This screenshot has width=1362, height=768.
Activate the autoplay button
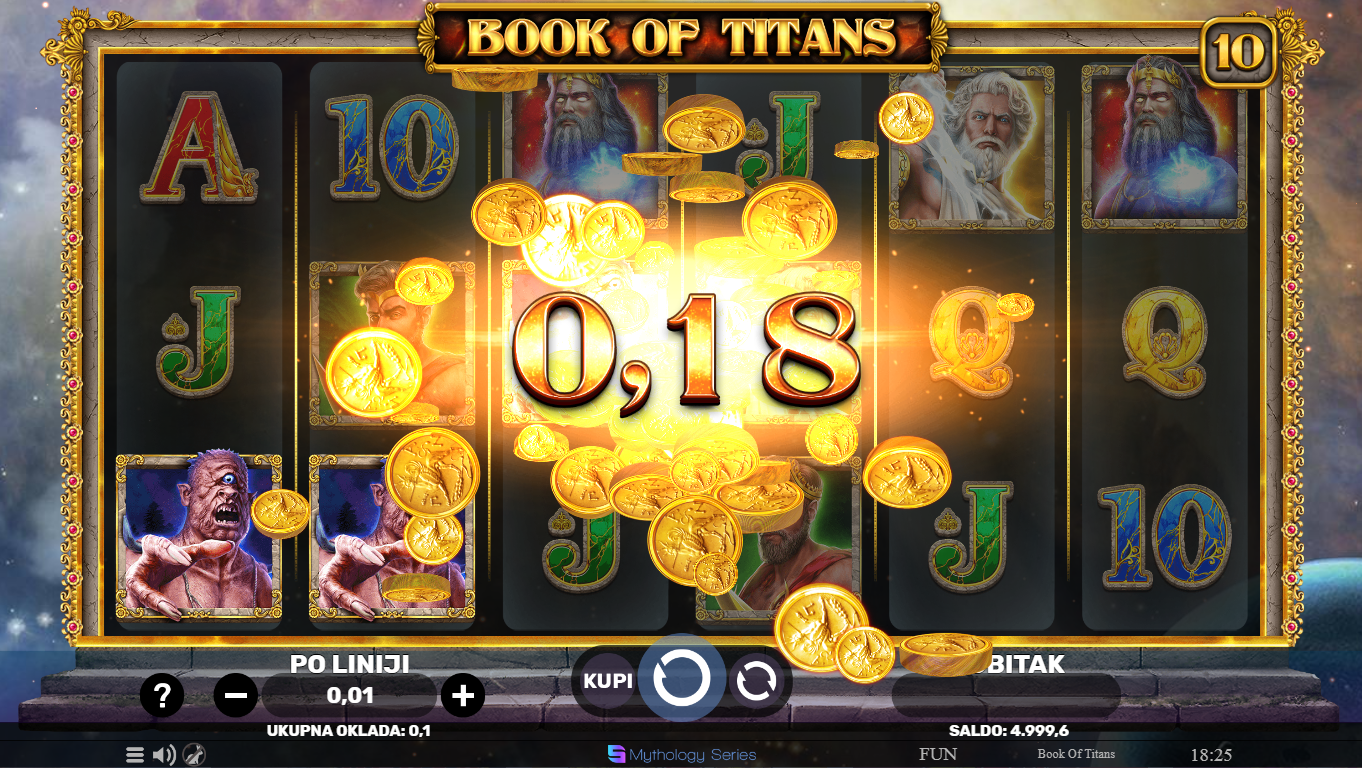(757, 681)
